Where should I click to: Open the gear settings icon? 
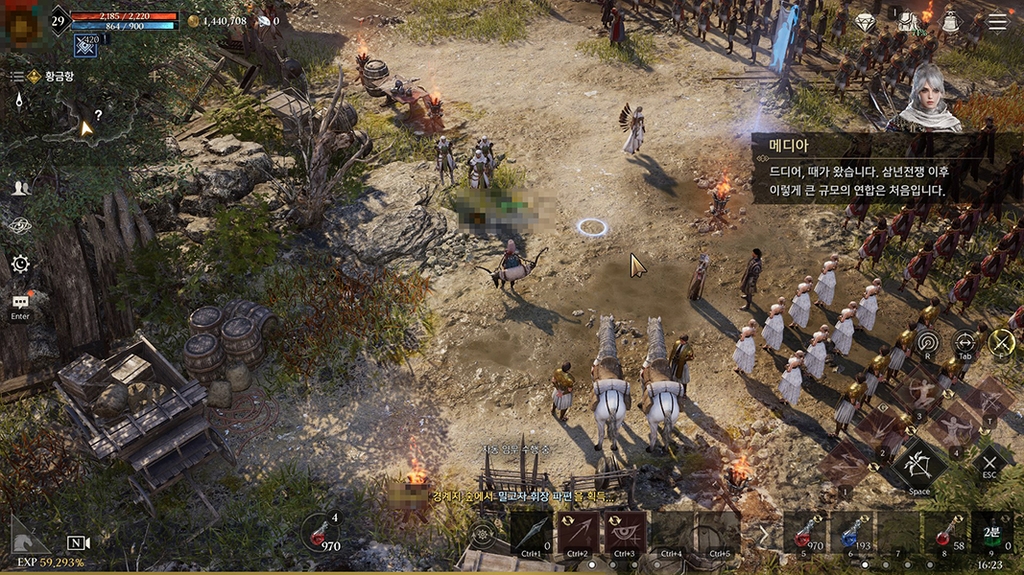click(20, 264)
